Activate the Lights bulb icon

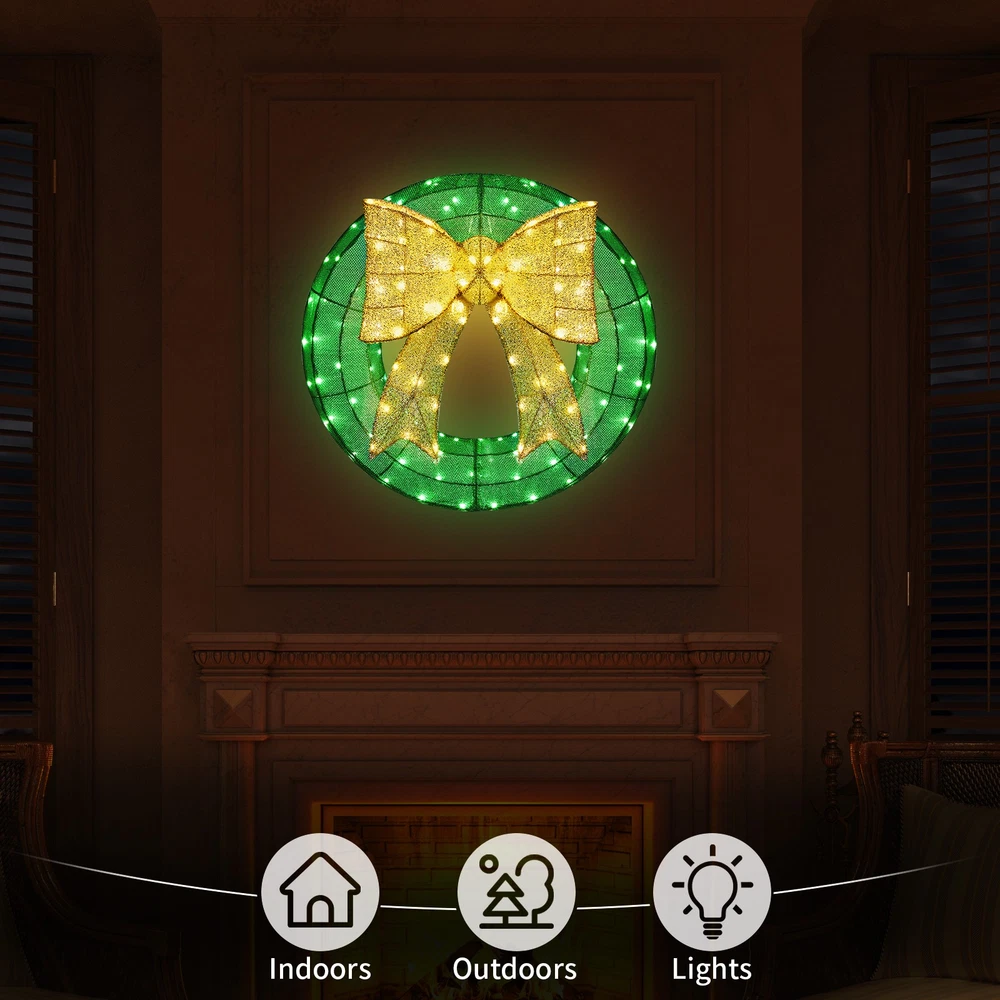(x=712, y=892)
